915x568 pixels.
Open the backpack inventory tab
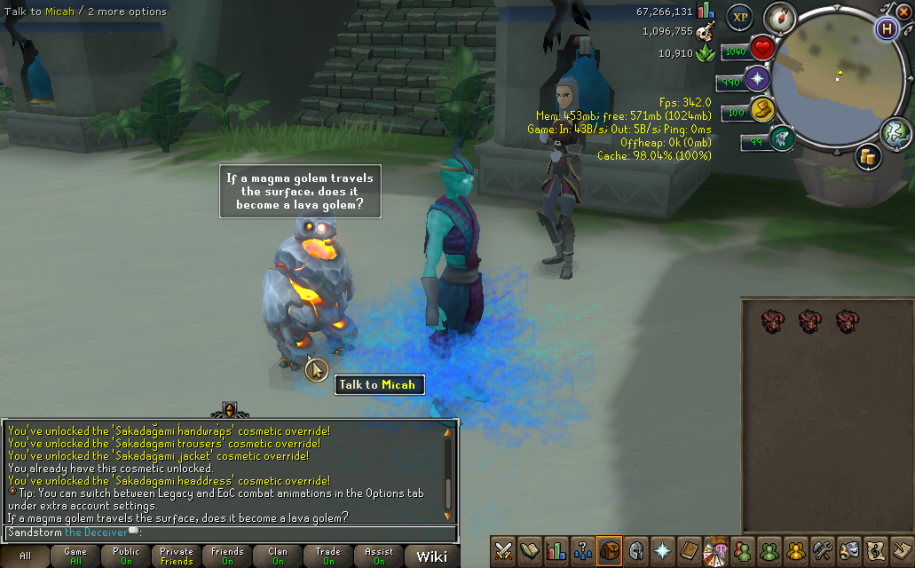tap(609, 550)
